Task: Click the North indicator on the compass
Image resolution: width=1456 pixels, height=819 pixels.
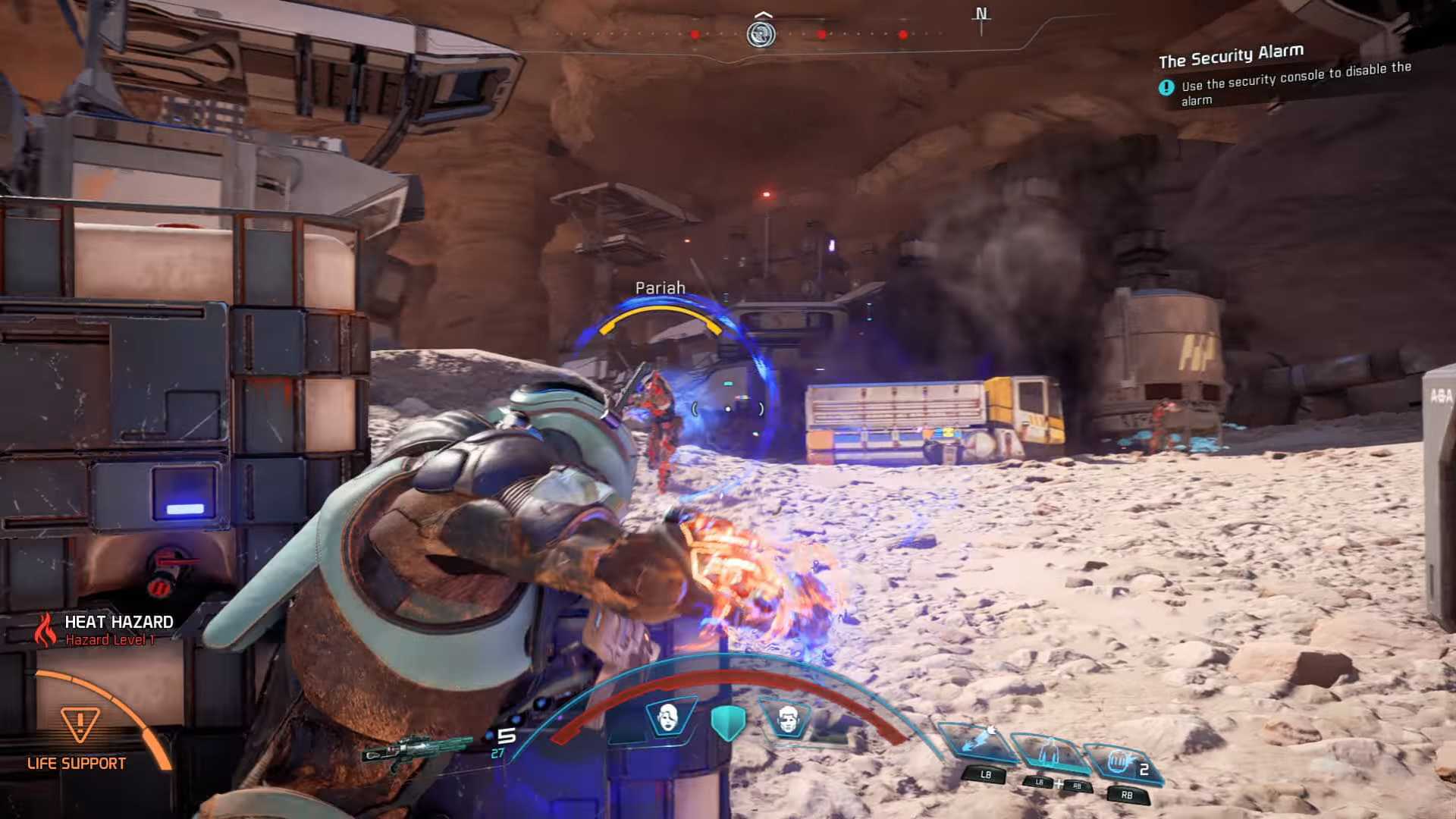Action: (981, 15)
